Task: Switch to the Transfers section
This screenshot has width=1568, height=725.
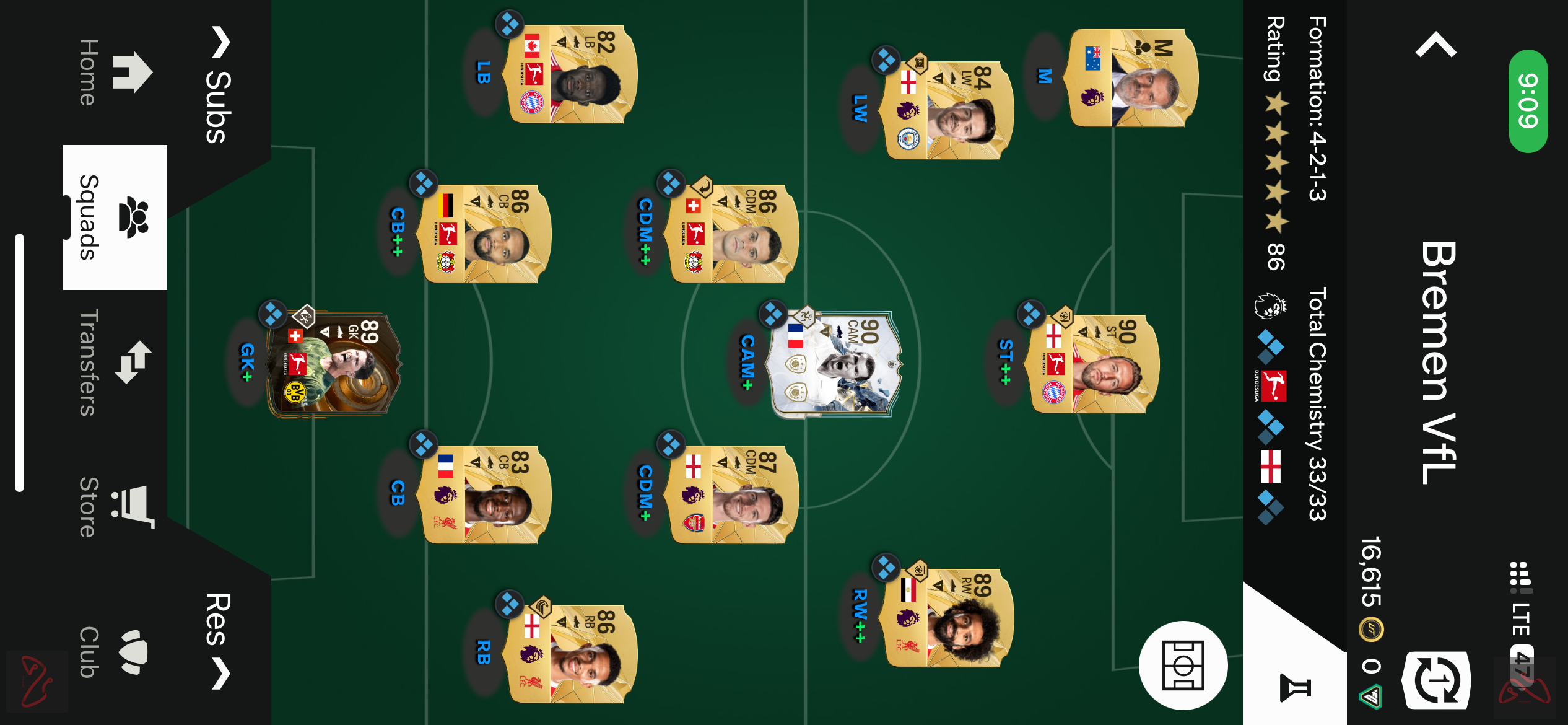Action: click(131, 362)
